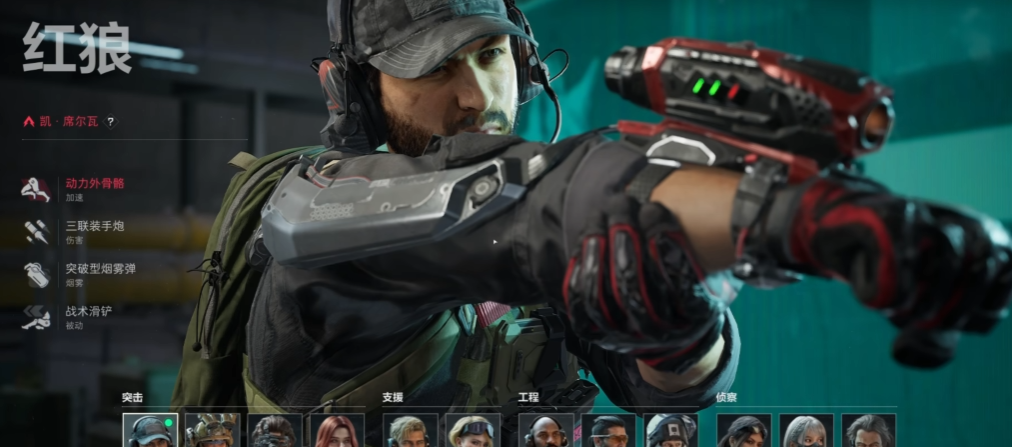Choose the bald bearded engineer operator portrait
The image size is (1012, 447).
pos(546,431)
